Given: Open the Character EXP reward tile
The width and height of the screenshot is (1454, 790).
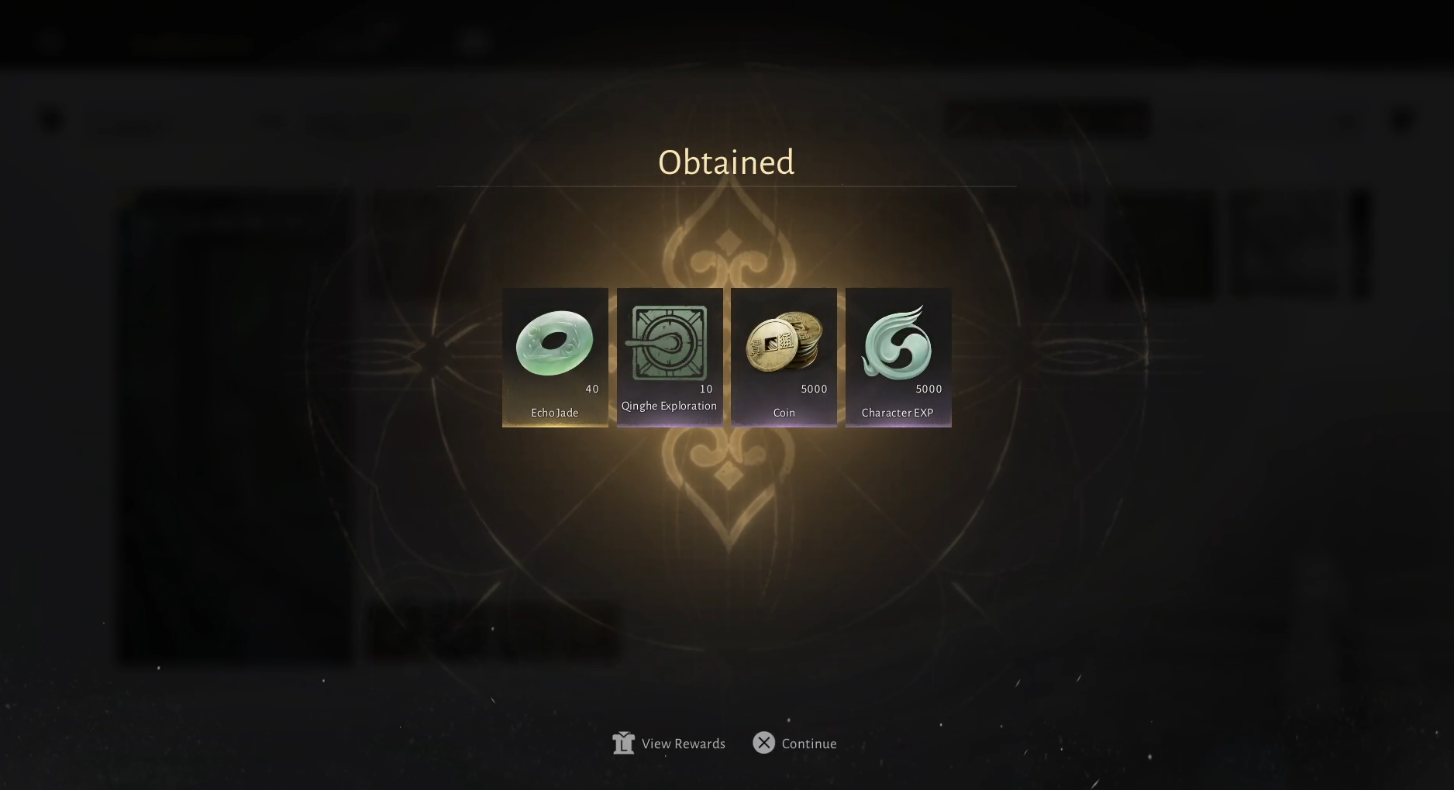Looking at the screenshot, I should pos(898,357).
